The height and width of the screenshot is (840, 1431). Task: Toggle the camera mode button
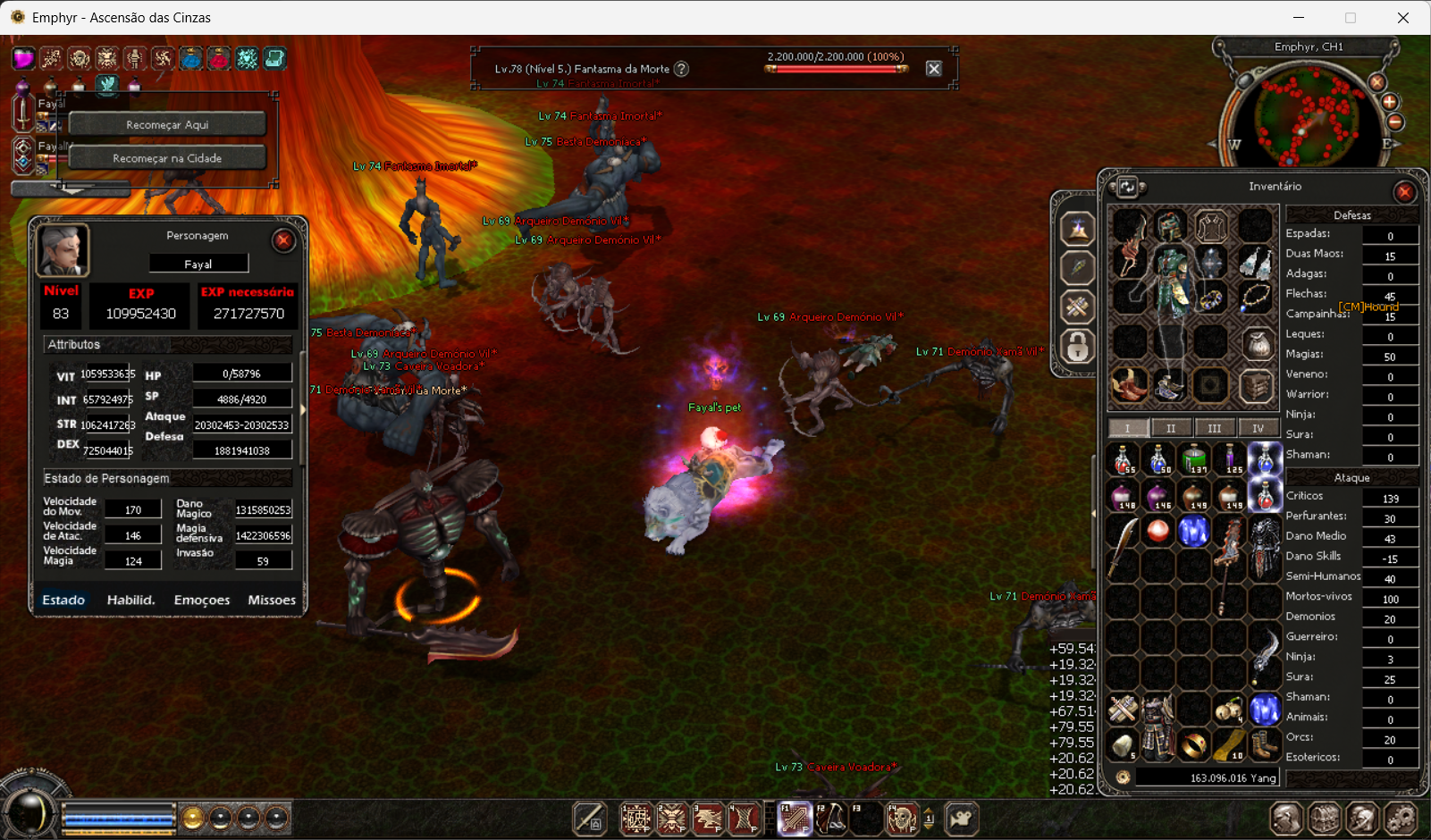[961, 818]
